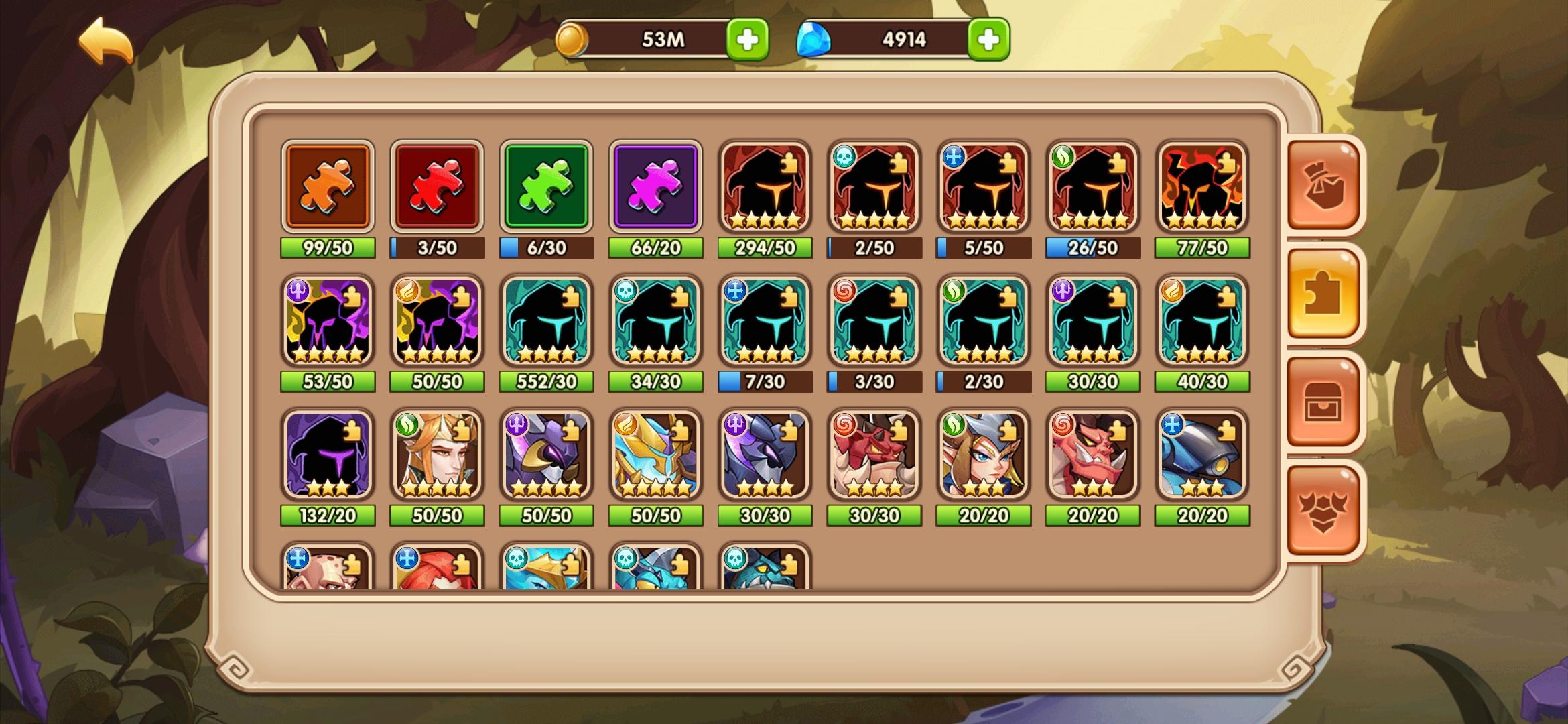1568x724 pixels.
Task: Select the 4-star shard with 552/30 count
Action: (546, 321)
